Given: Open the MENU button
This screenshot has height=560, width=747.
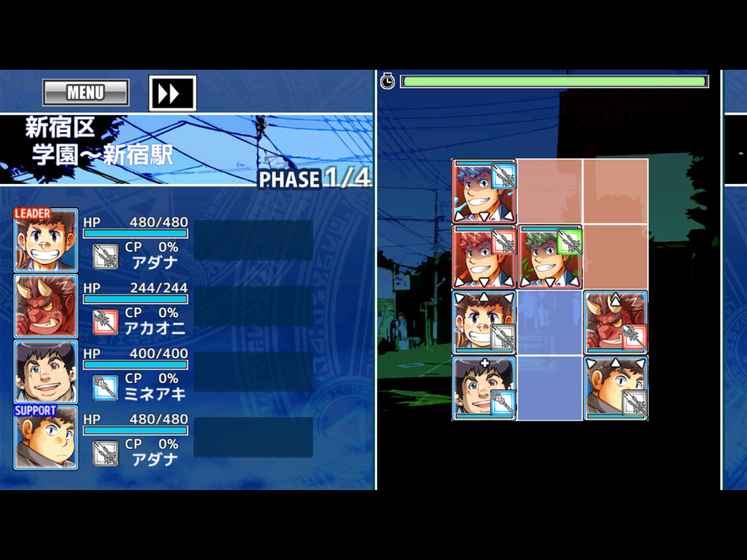Looking at the screenshot, I should 86,93.
